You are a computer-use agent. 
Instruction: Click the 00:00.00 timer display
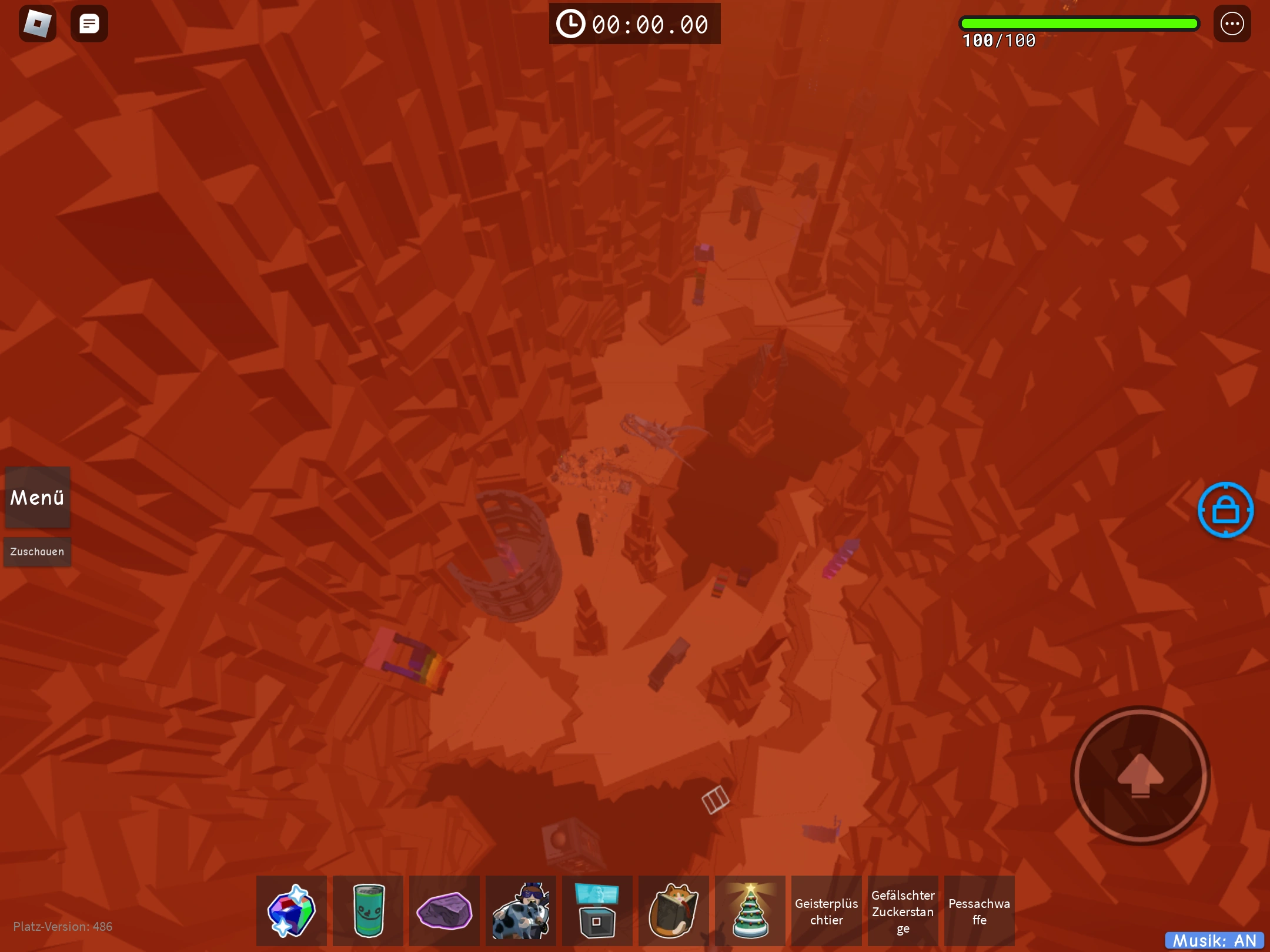[634, 24]
